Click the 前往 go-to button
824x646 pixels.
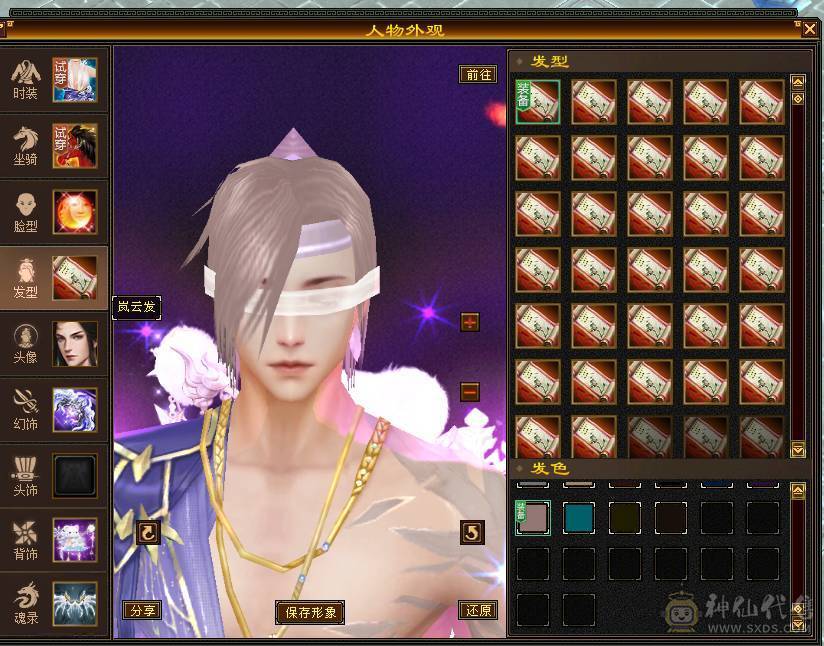pos(478,74)
